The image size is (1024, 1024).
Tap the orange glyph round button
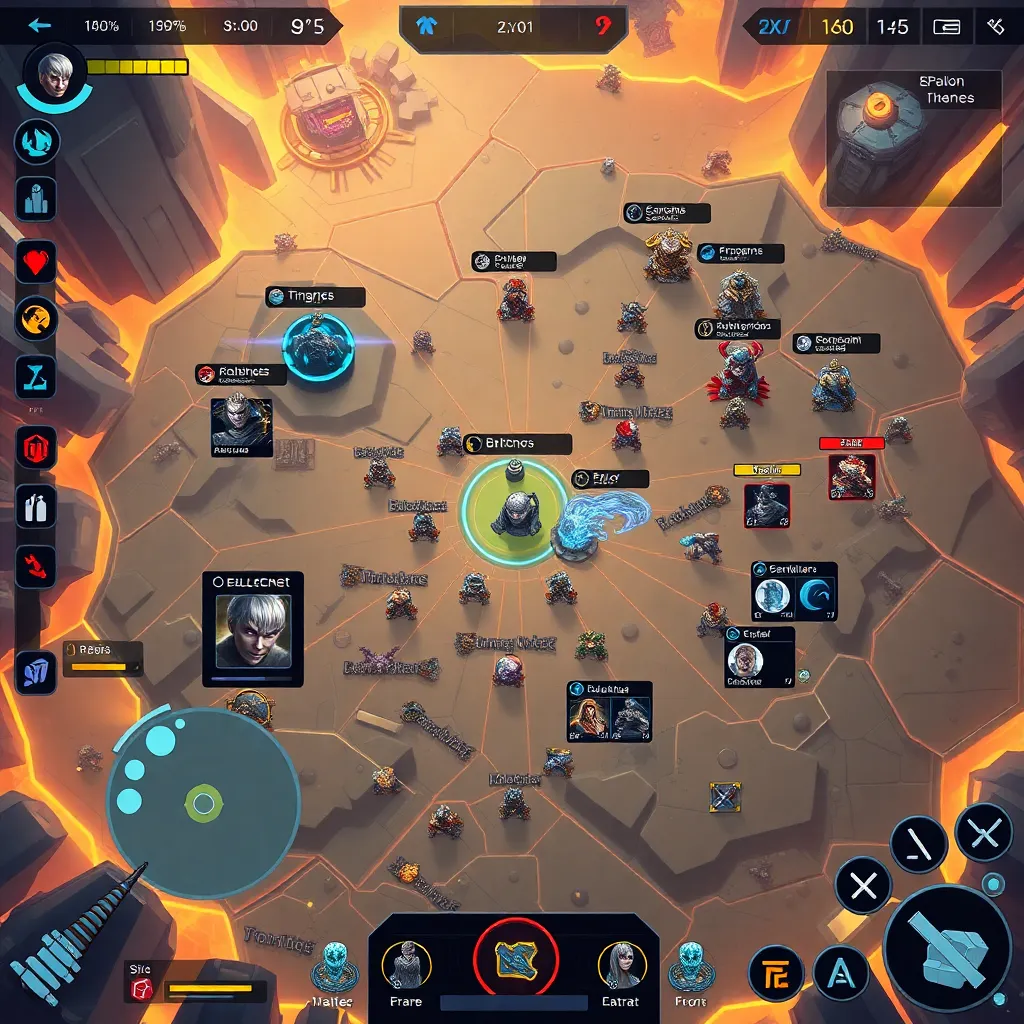(x=776, y=973)
